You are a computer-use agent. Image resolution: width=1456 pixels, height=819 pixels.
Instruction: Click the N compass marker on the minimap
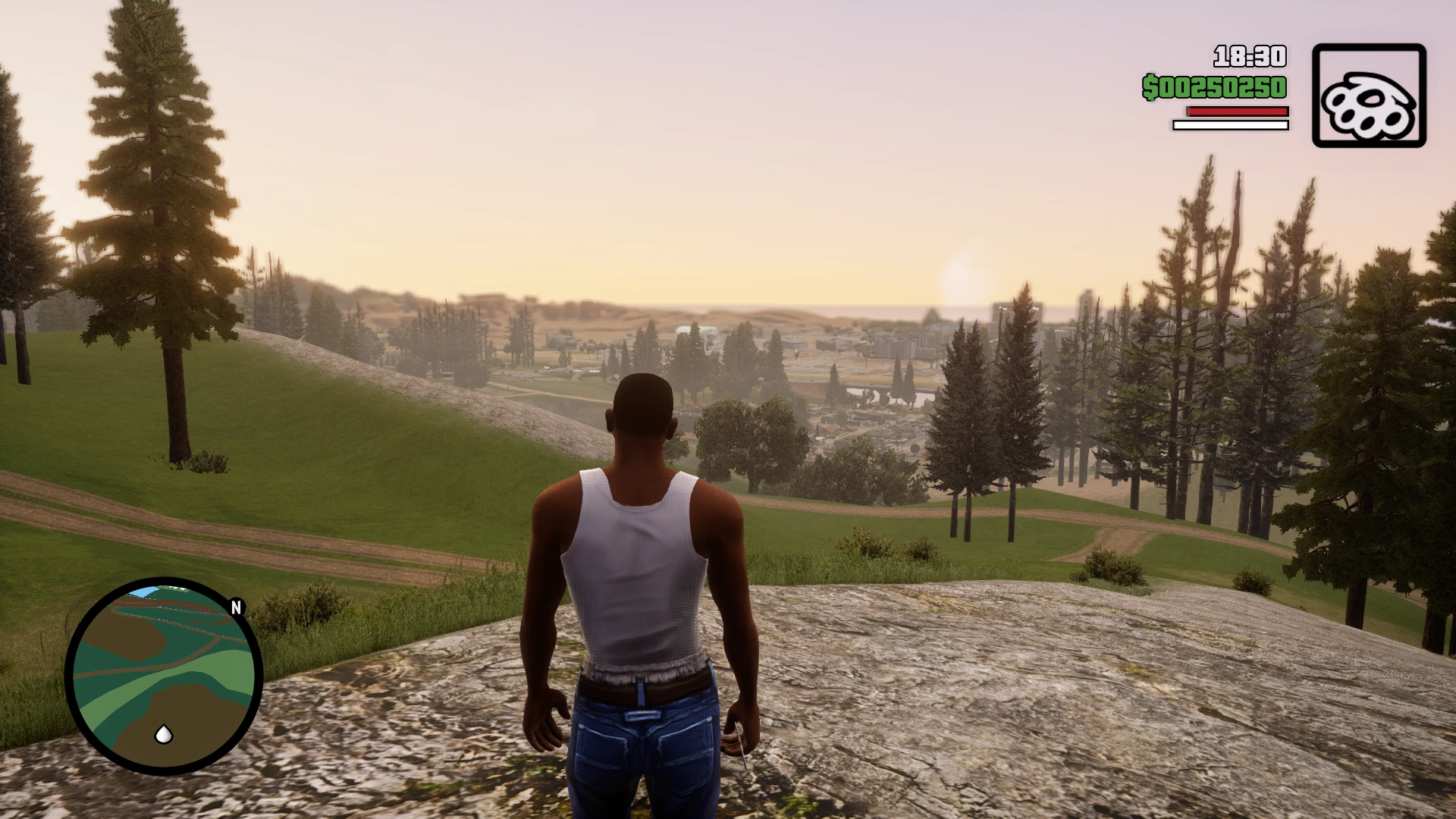[x=237, y=607]
